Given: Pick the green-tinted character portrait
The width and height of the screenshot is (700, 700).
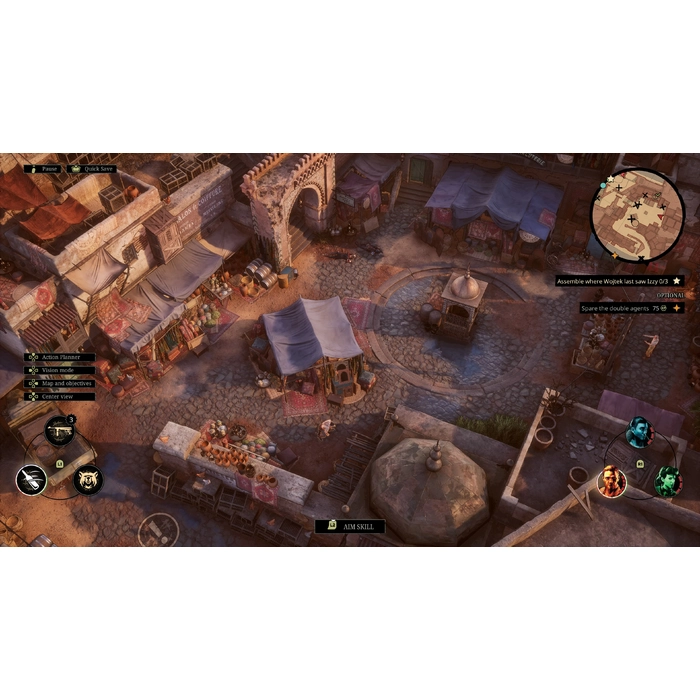Looking at the screenshot, I should (667, 482).
